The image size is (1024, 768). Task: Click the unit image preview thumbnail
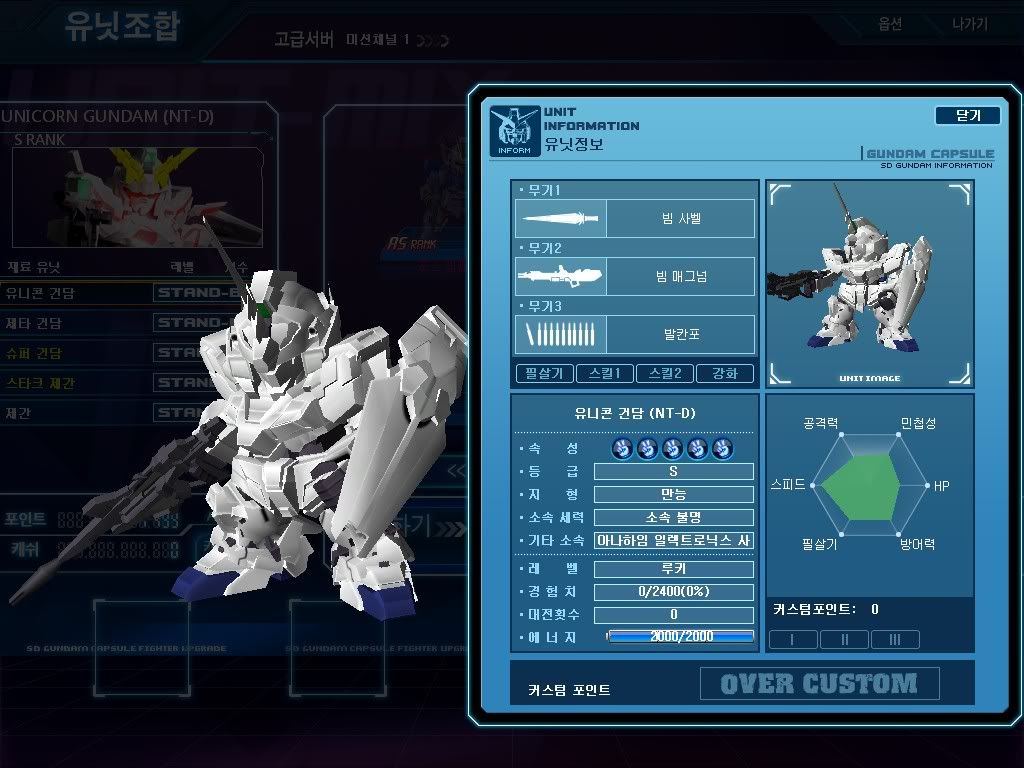point(869,283)
